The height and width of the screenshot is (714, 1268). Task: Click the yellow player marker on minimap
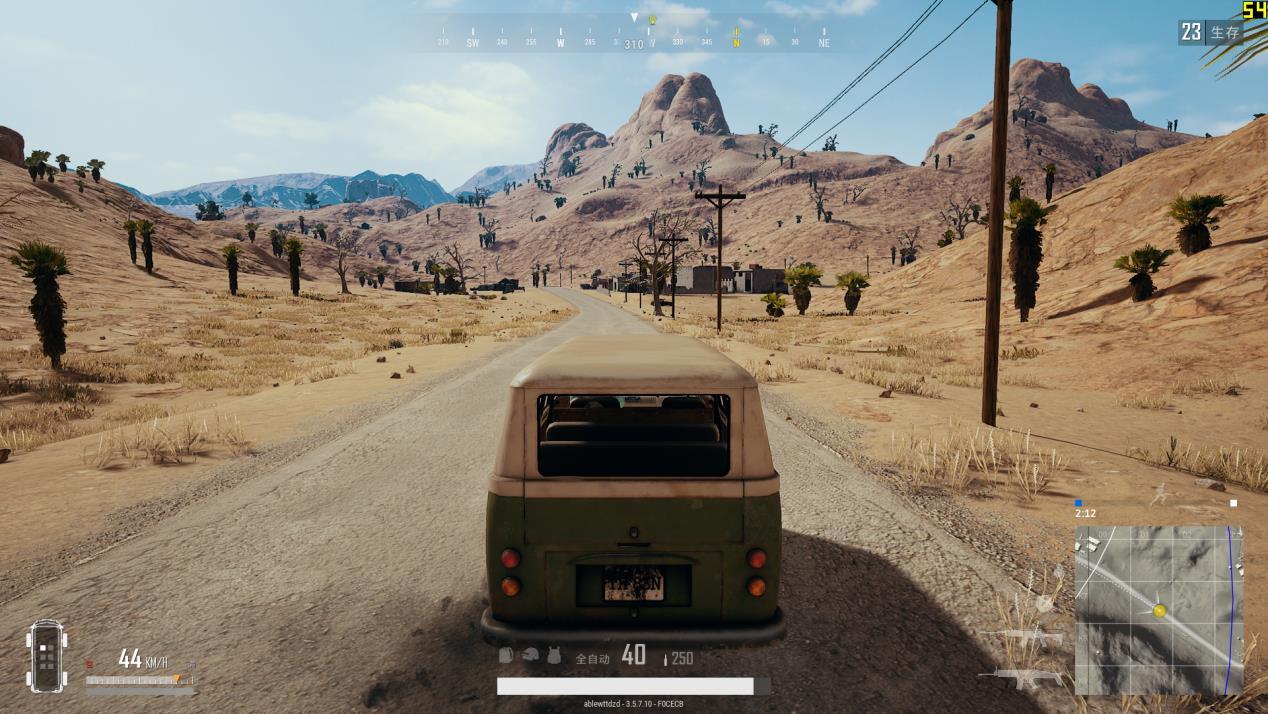point(1159,610)
